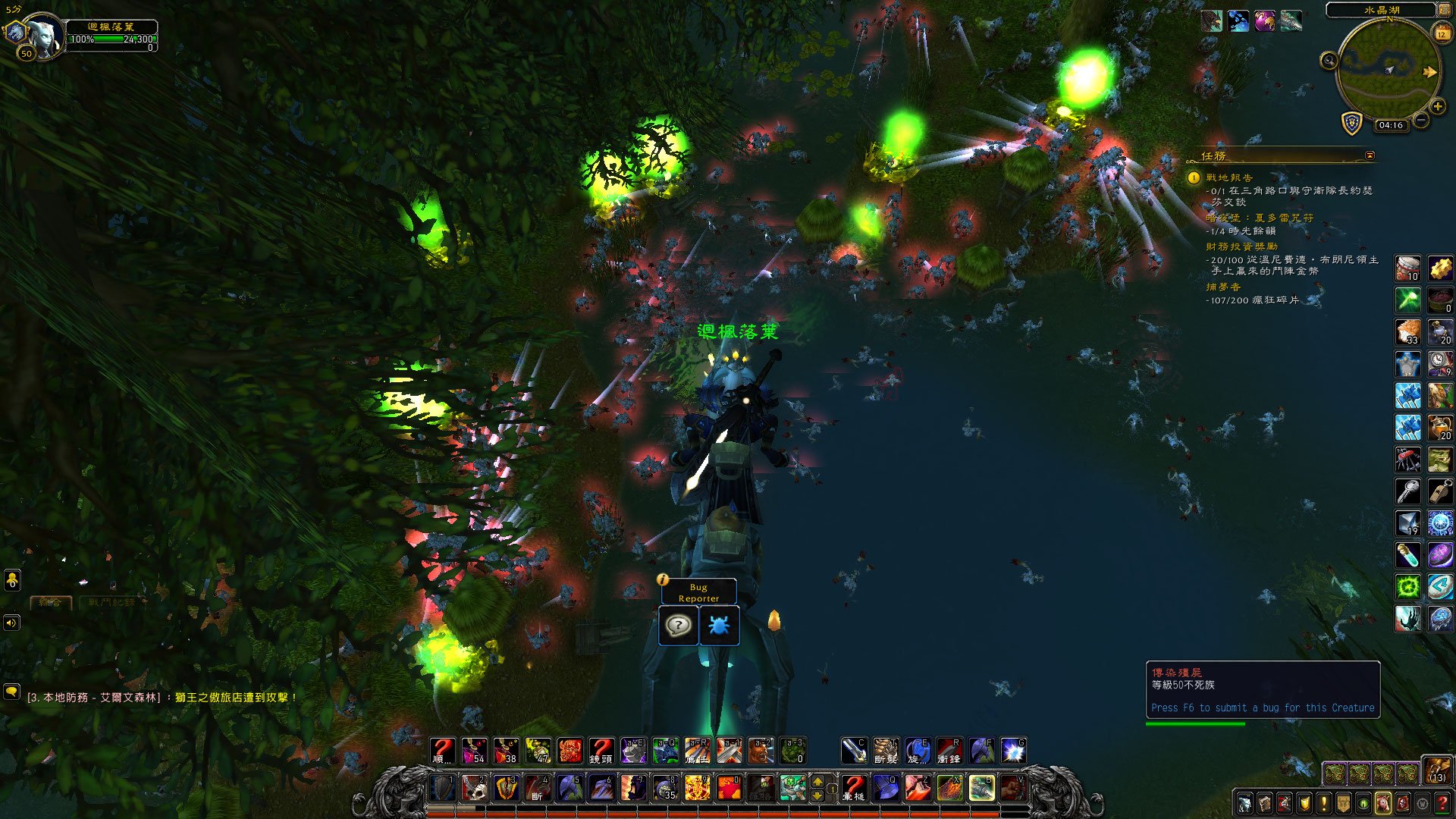
Task: Use the silver key item
Action: click(x=1408, y=491)
